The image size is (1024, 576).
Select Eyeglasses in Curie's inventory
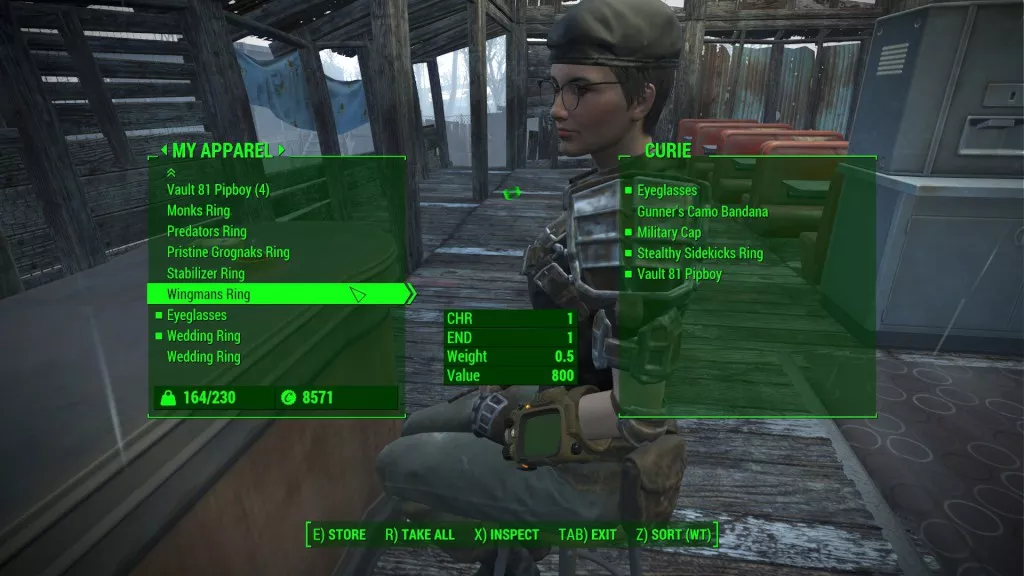[667, 190]
